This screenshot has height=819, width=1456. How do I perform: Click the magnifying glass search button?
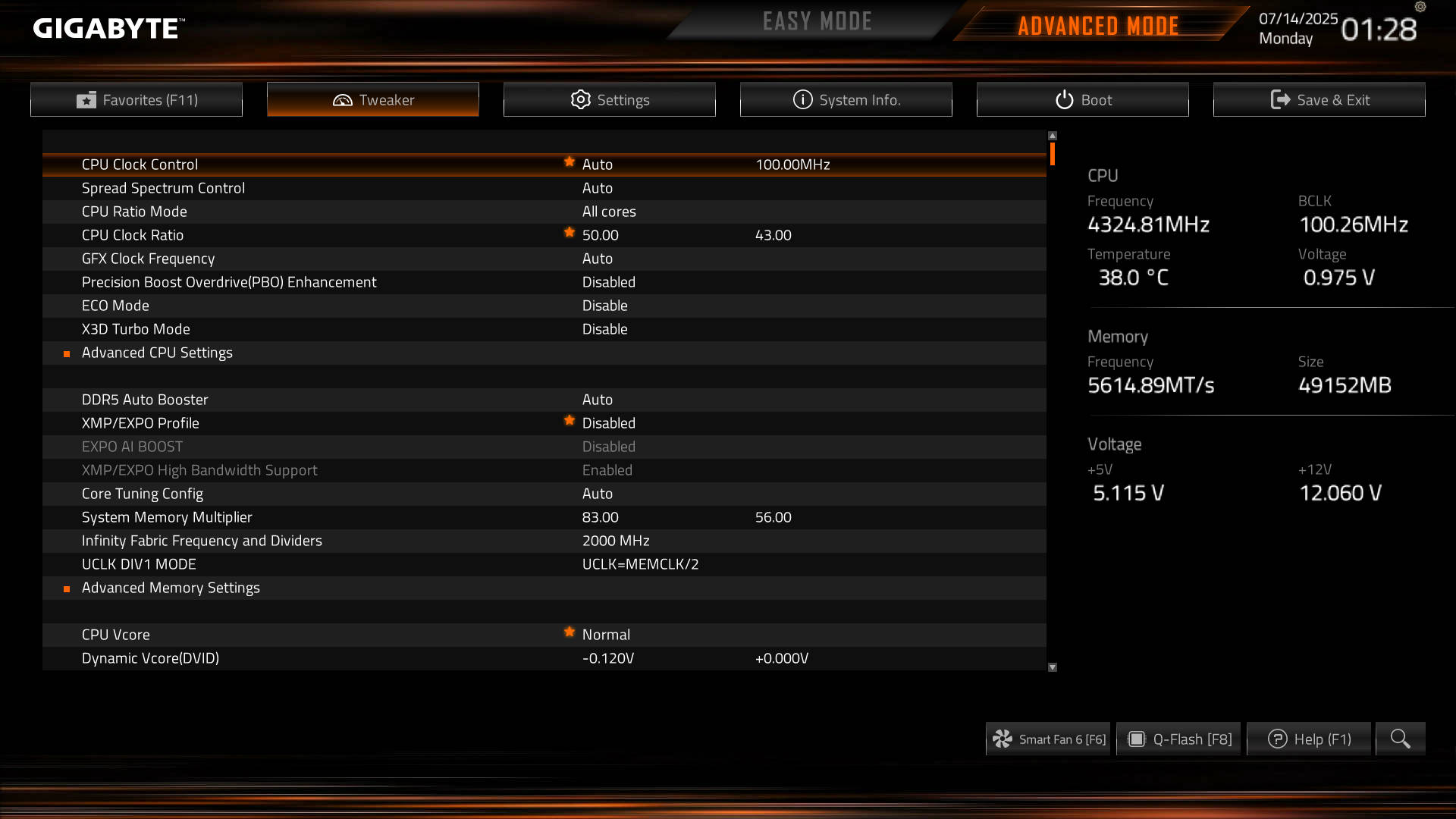pyautogui.click(x=1400, y=739)
